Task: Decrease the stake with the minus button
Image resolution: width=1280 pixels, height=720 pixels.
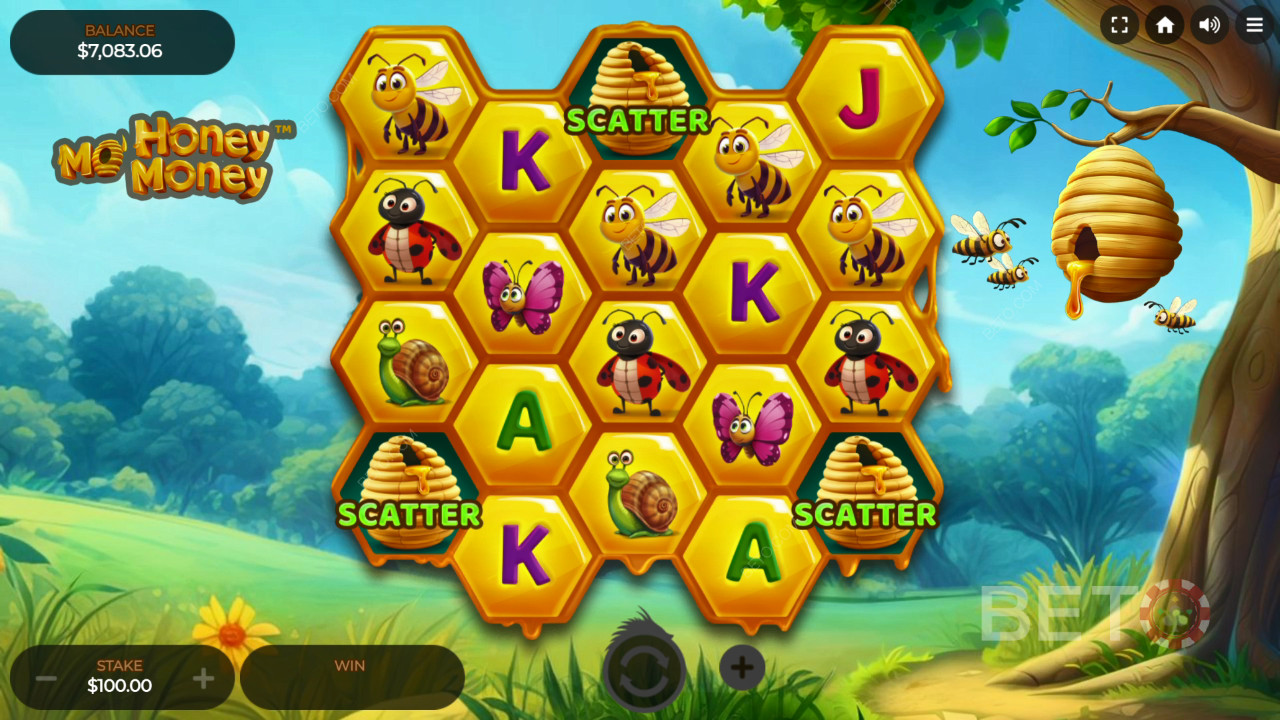Action: click(46, 679)
